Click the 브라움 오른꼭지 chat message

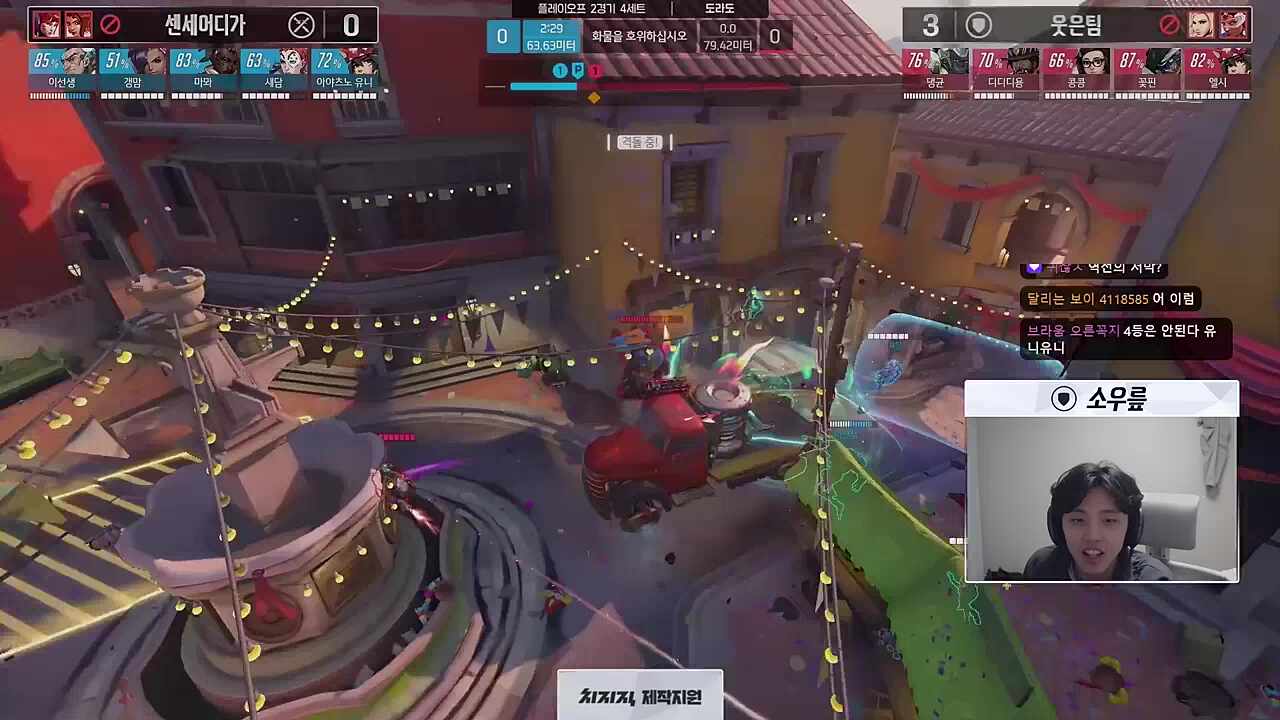pyautogui.click(x=1125, y=339)
